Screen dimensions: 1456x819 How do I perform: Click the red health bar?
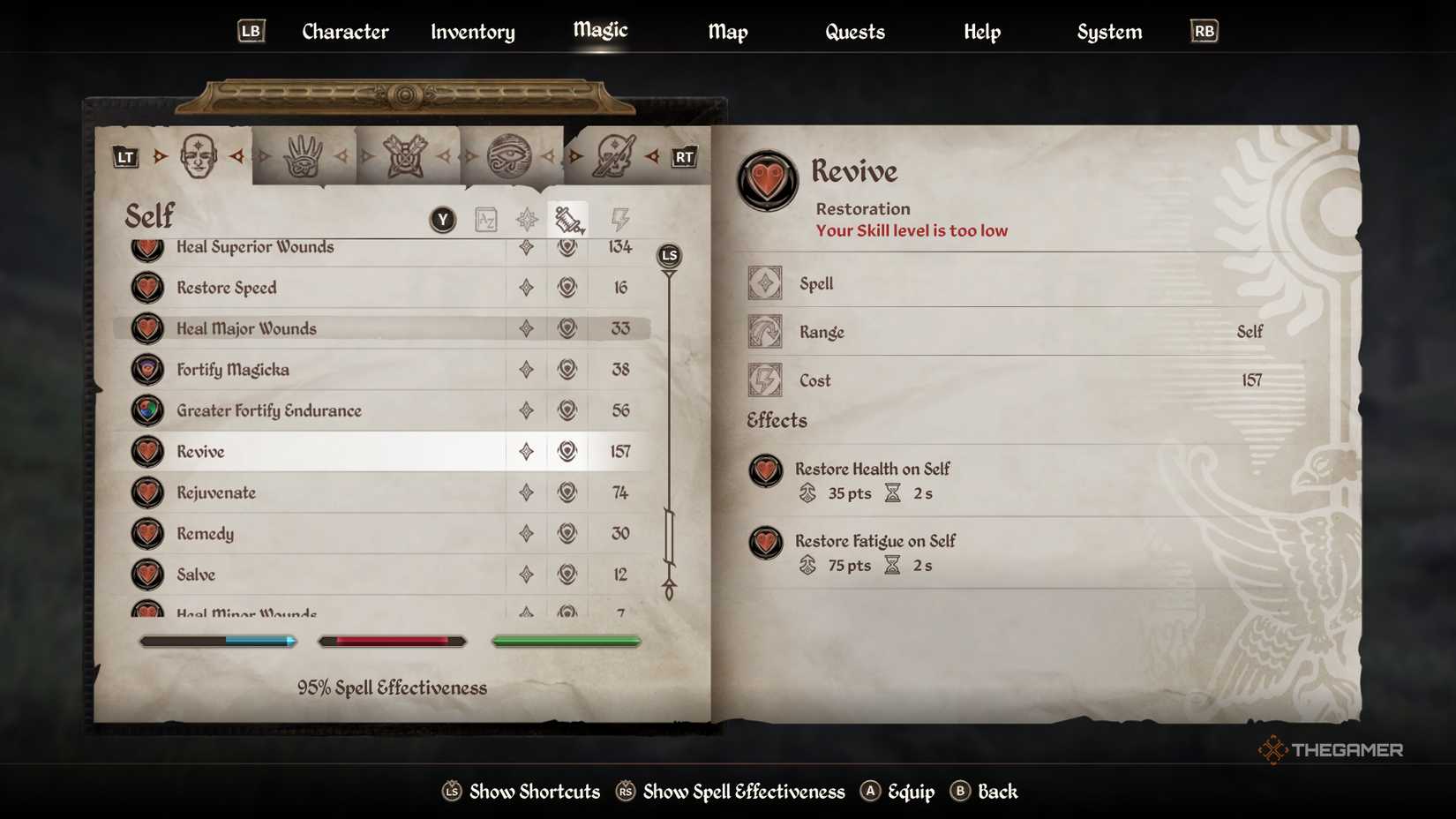coord(392,642)
